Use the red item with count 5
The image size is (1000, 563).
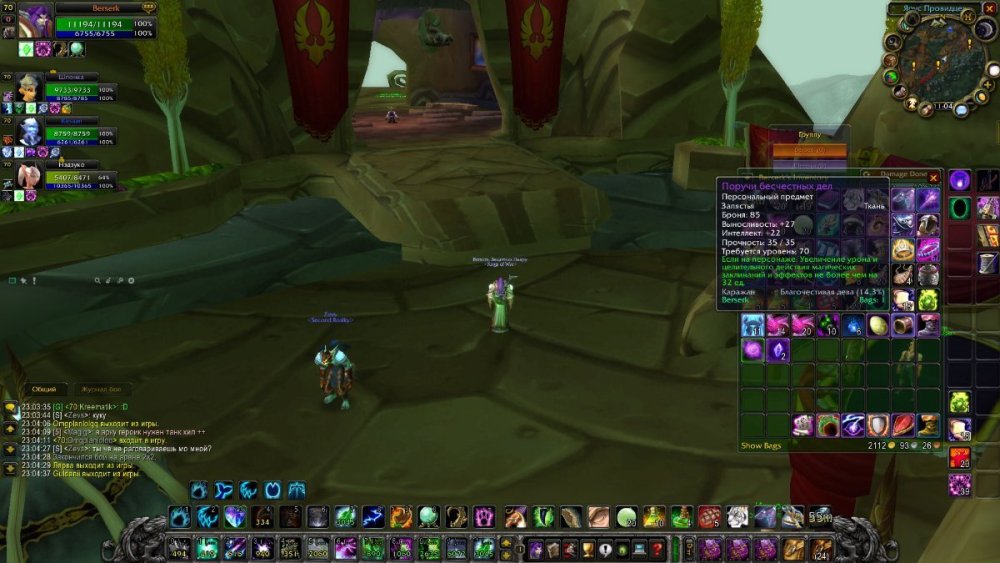coord(710,517)
